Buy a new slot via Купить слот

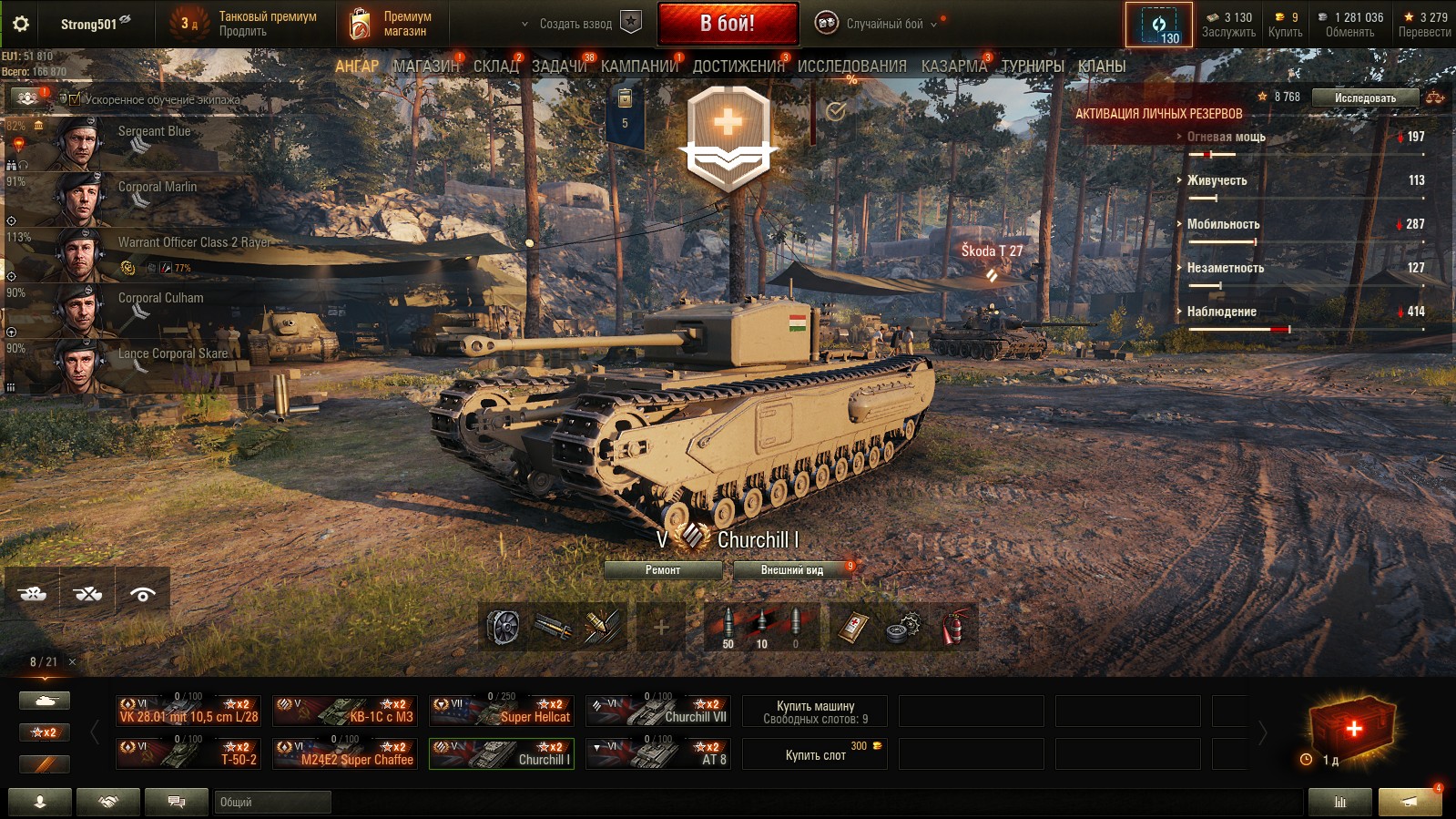click(815, 754)
